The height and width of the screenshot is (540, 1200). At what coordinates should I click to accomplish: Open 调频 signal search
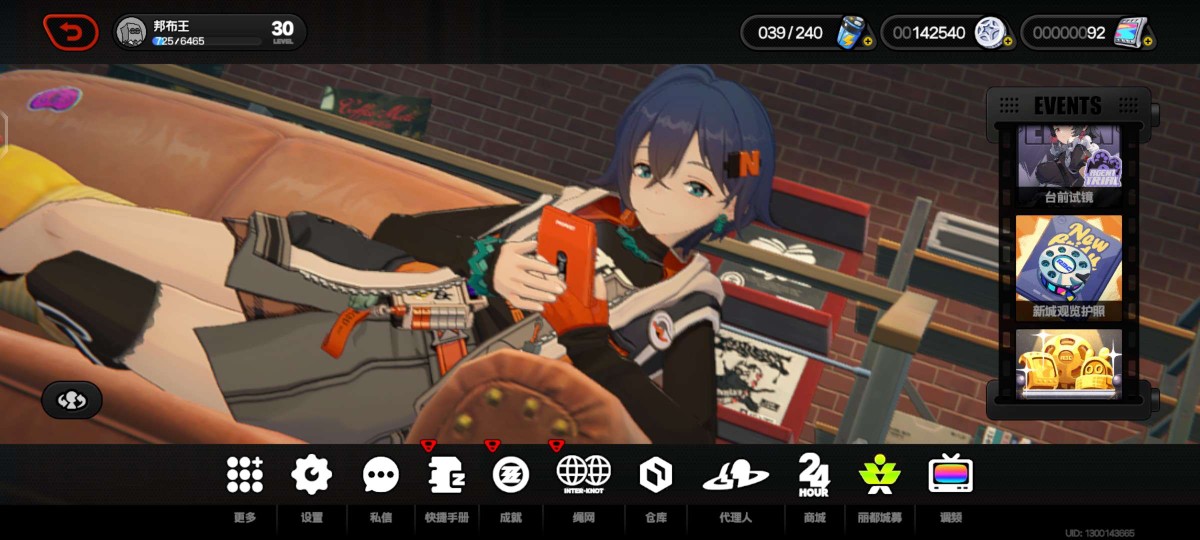(950, 474)
